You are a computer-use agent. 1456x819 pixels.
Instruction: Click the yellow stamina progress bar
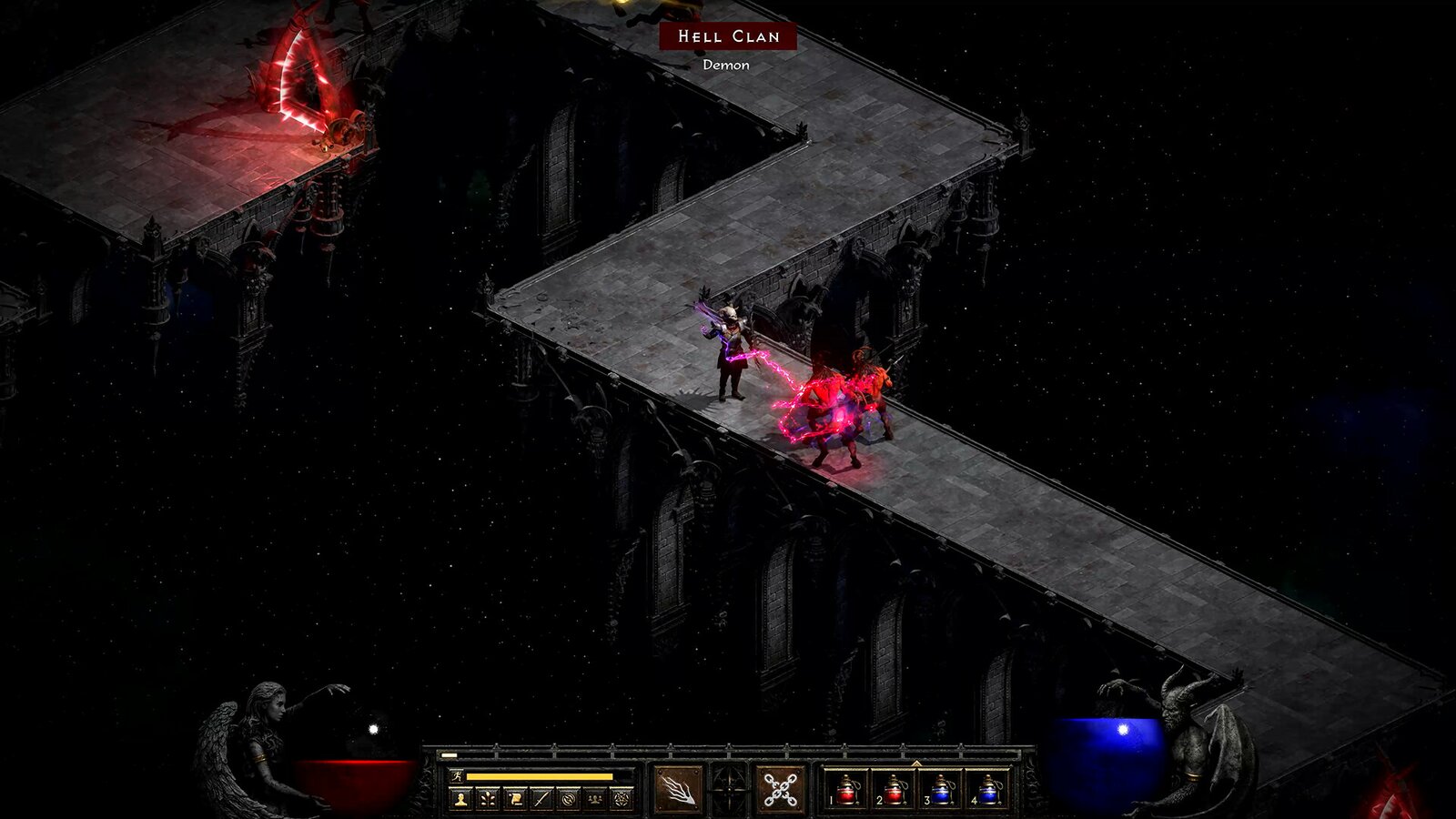(537, 776)
